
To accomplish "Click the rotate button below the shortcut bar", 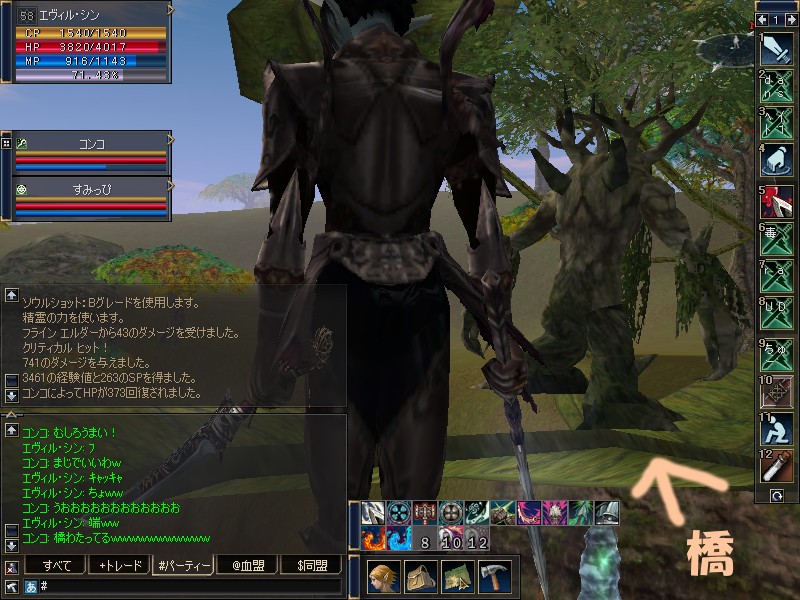I will click(x=776, y=495).
